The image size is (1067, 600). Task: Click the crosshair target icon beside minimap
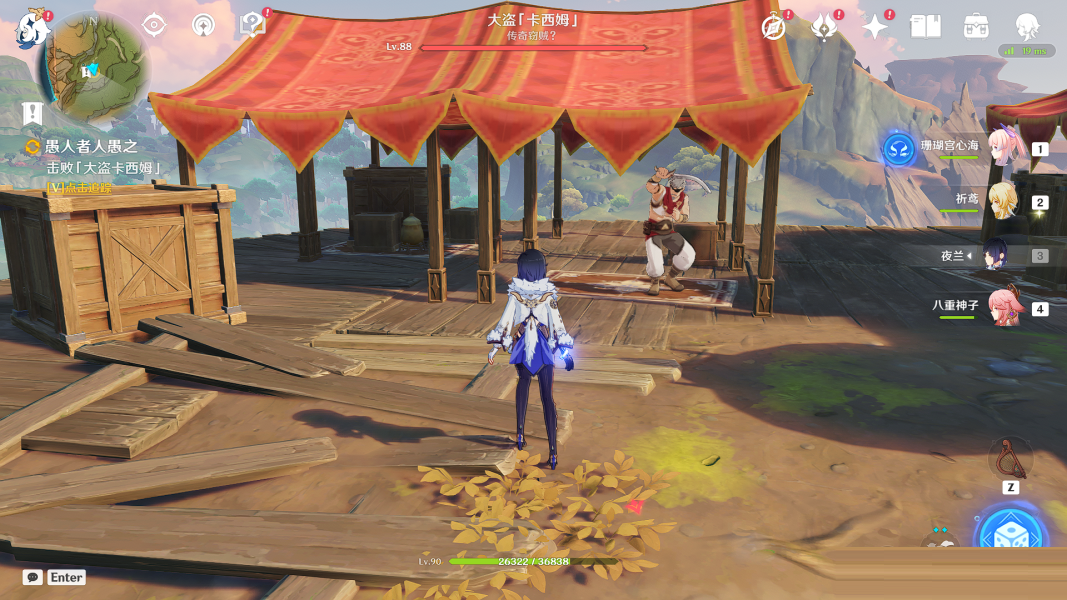tap(154, 26)
